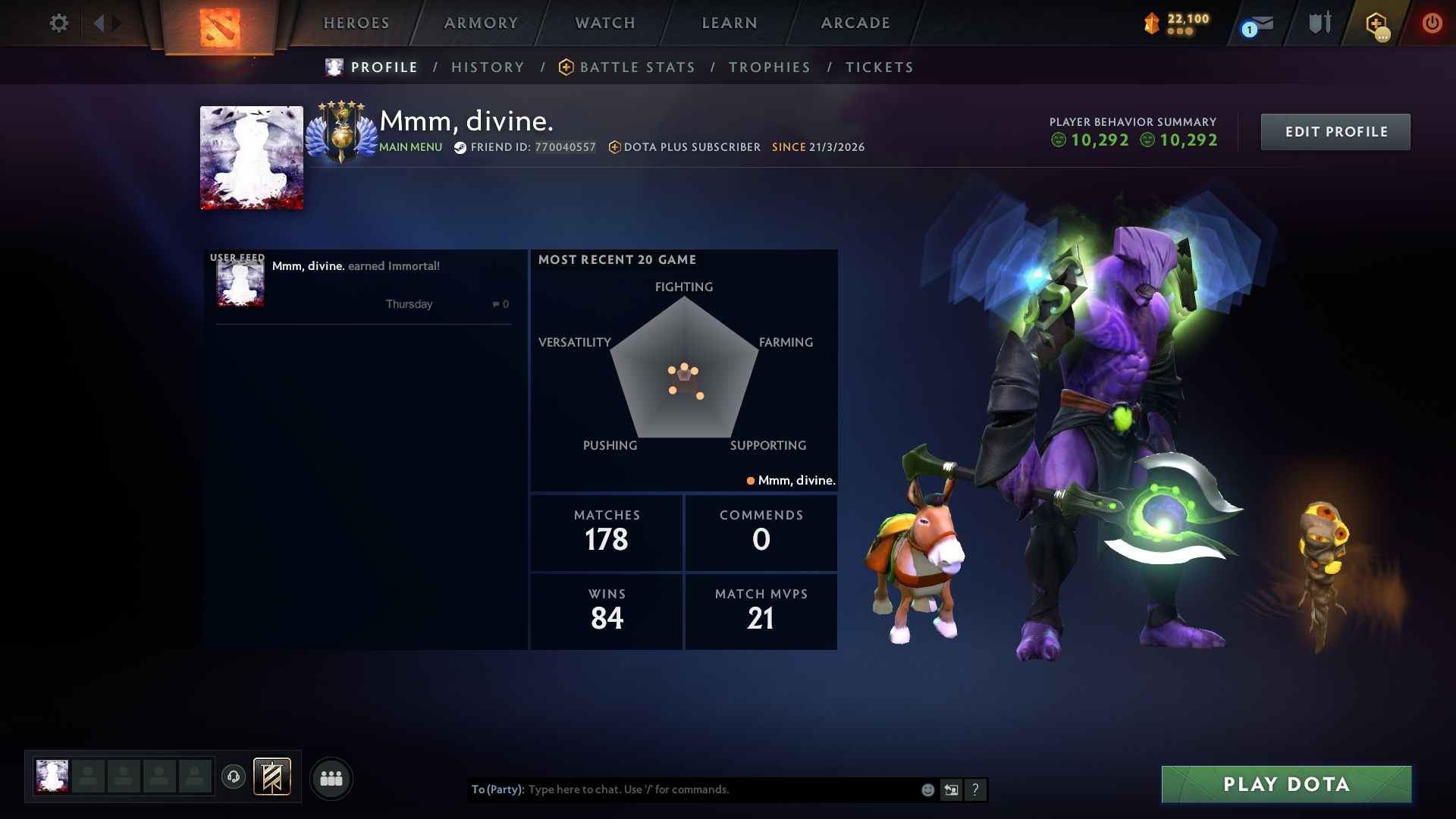Click the guild banner icon near party slots
This screenshot has width=1456, height=819.
tap(273, 777)
